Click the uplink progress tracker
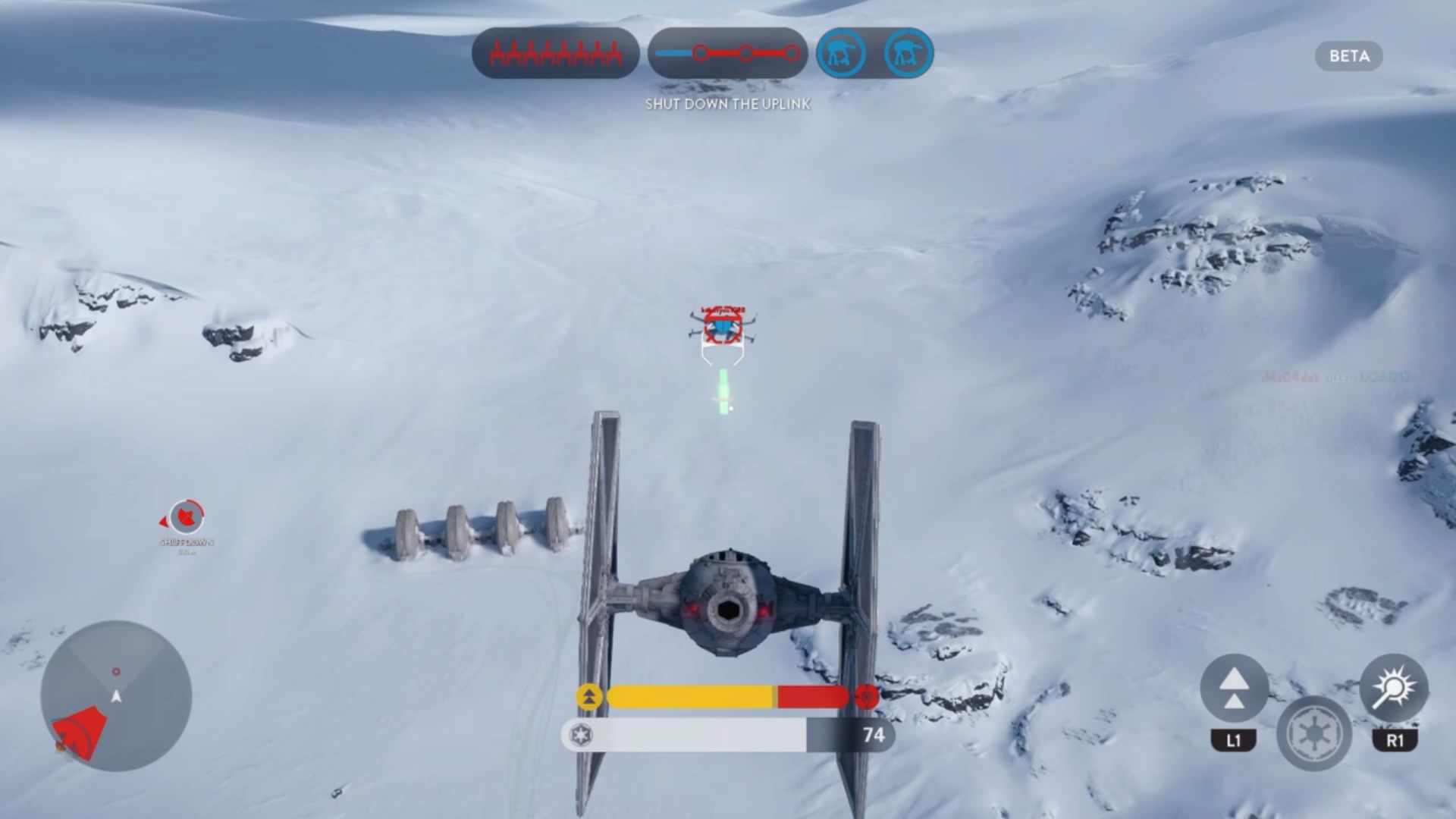The image size is (1456, 819). click(x=727, y=54)
